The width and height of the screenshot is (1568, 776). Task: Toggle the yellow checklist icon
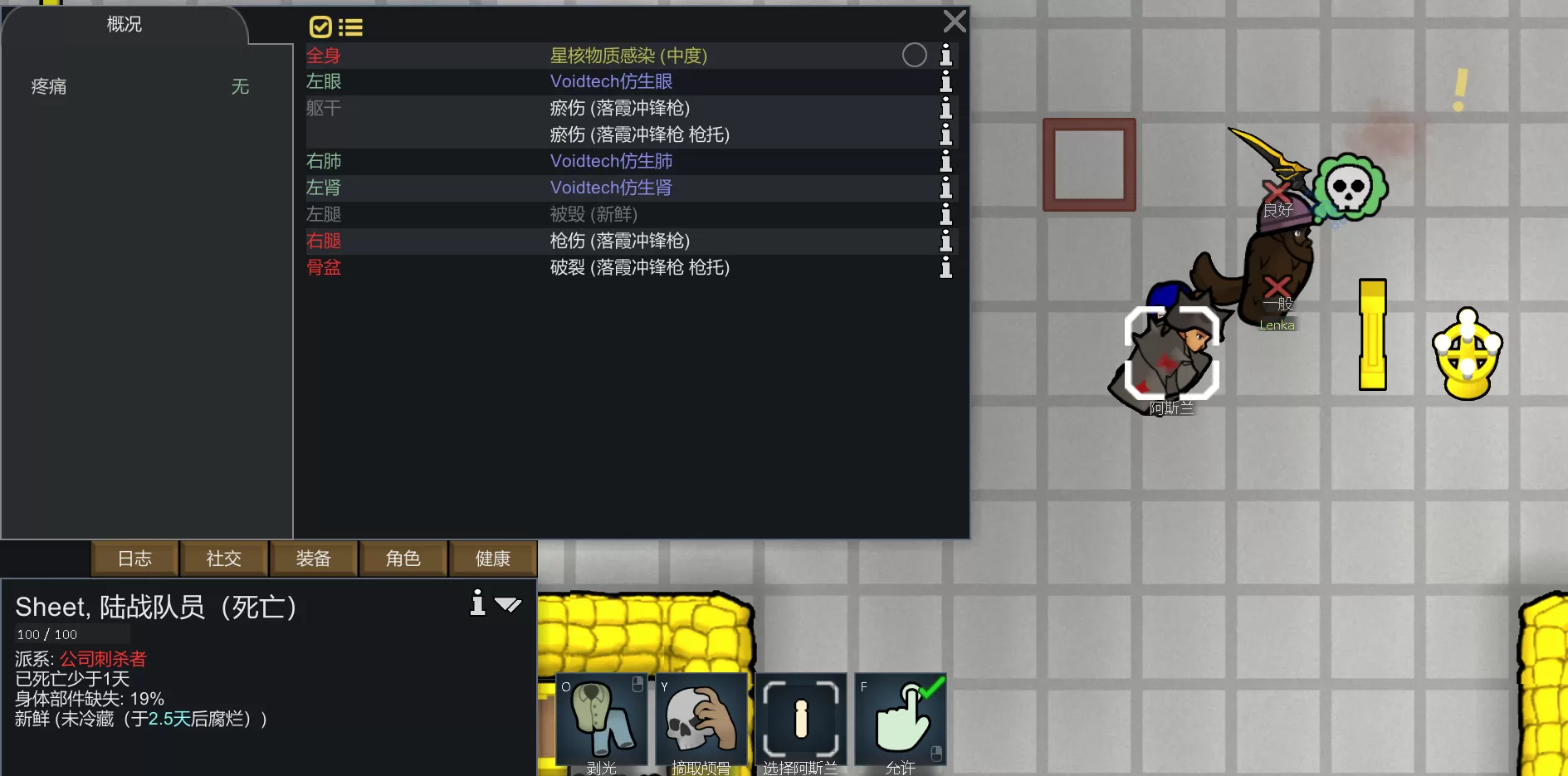tap(320, 27)
